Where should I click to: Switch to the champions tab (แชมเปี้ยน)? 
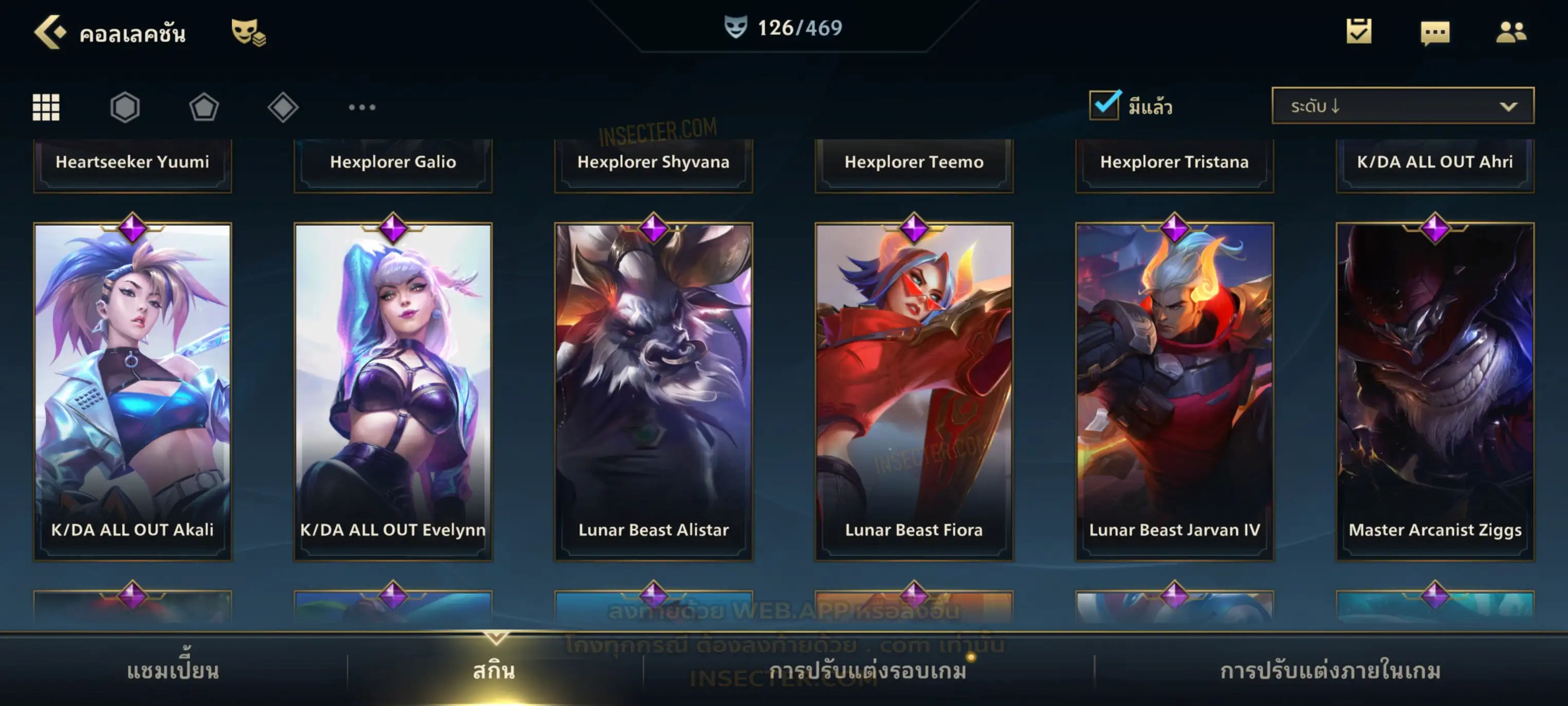173,671
